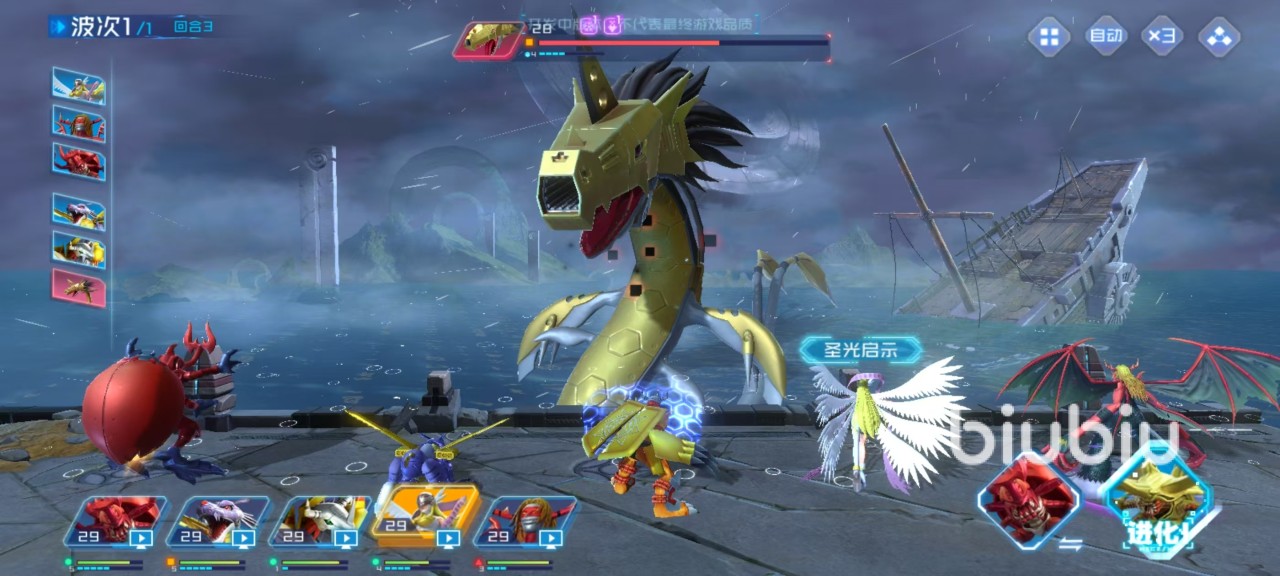Image resolution: width=1280 pixels, height=576 pixels.
Task: Change the ×3 battle speed
Action: coord(1162,38)
